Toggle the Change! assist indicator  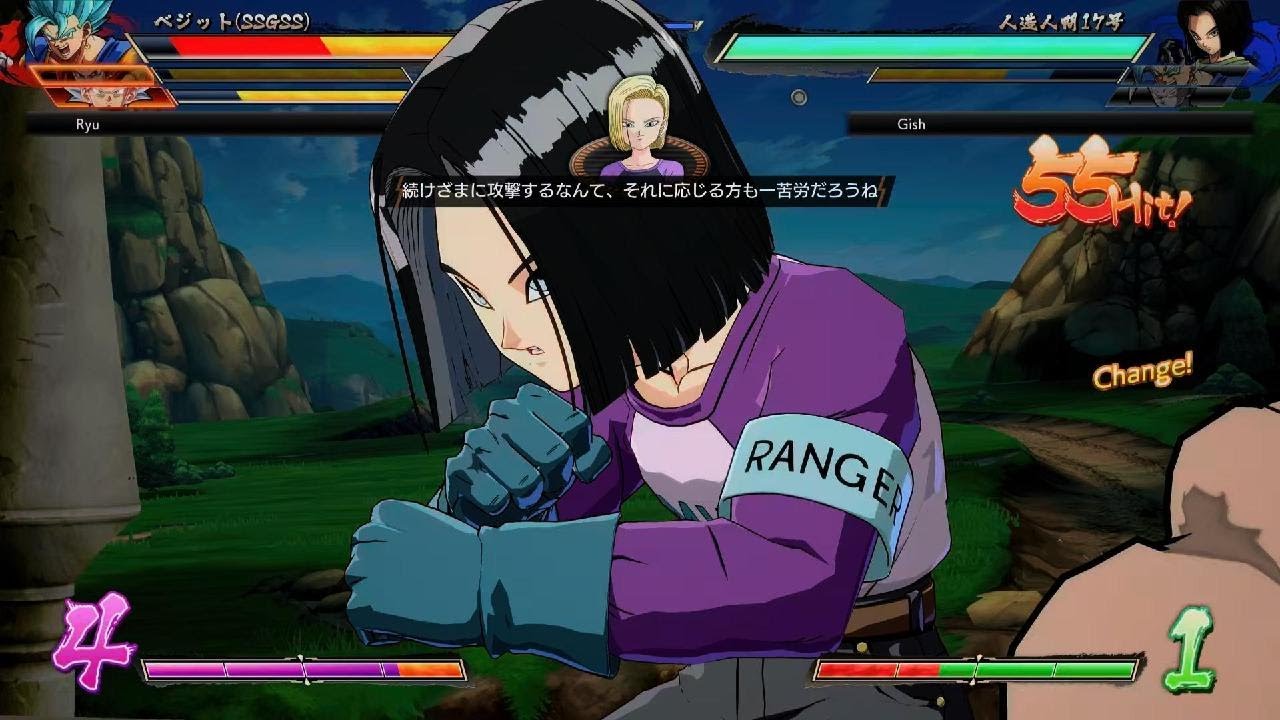[x=1143, y=375]
